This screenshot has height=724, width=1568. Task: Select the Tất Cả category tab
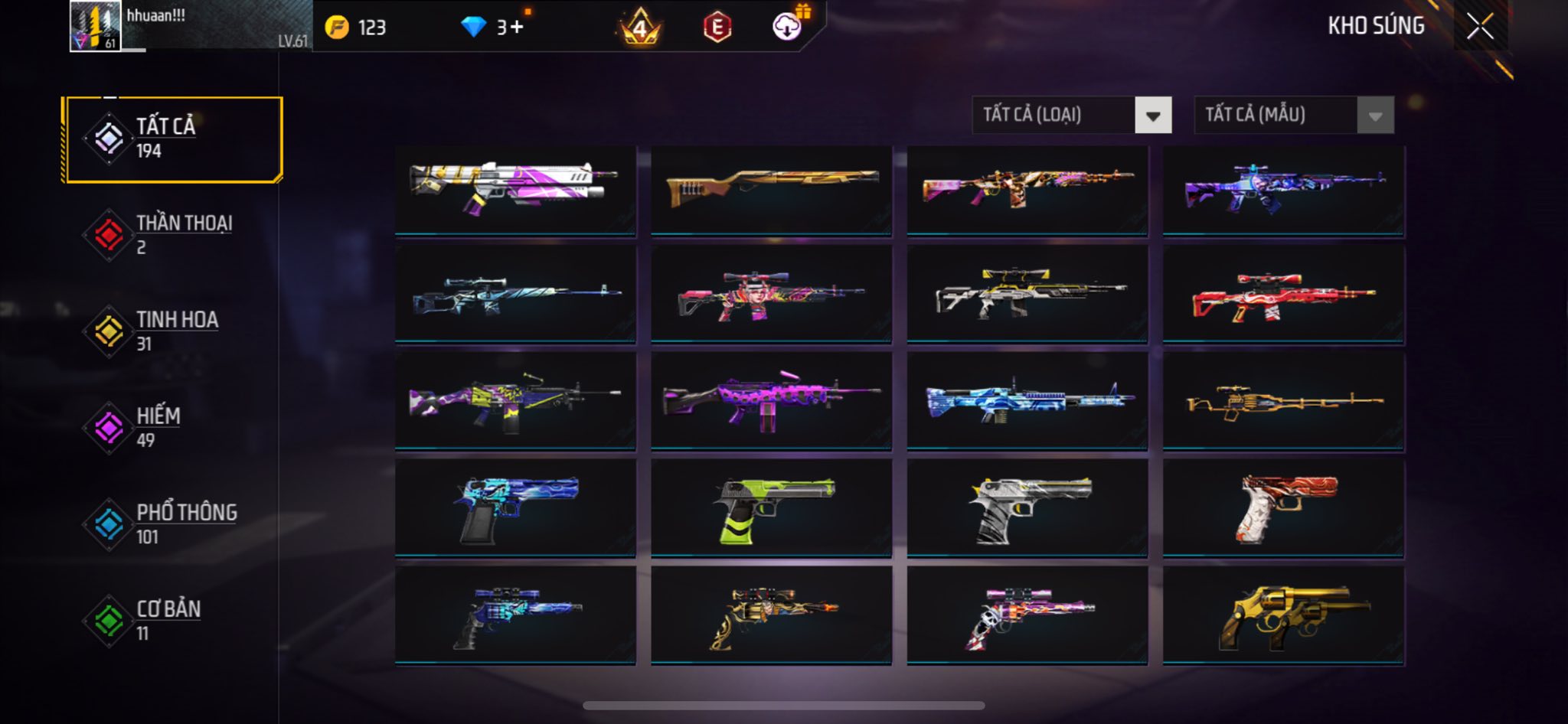175,139
